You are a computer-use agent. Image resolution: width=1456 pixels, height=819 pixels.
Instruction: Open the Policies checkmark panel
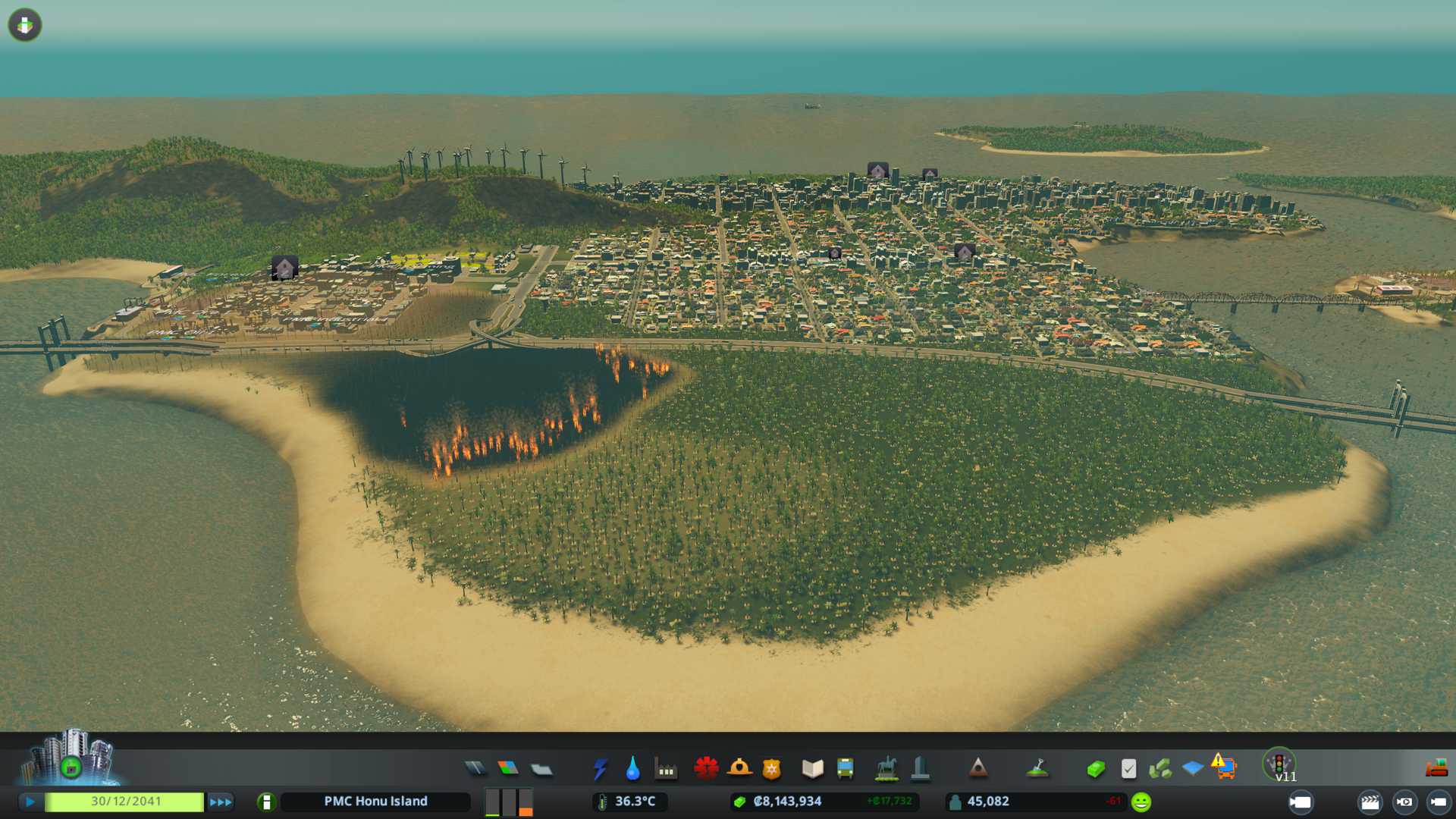[1128, 769]
